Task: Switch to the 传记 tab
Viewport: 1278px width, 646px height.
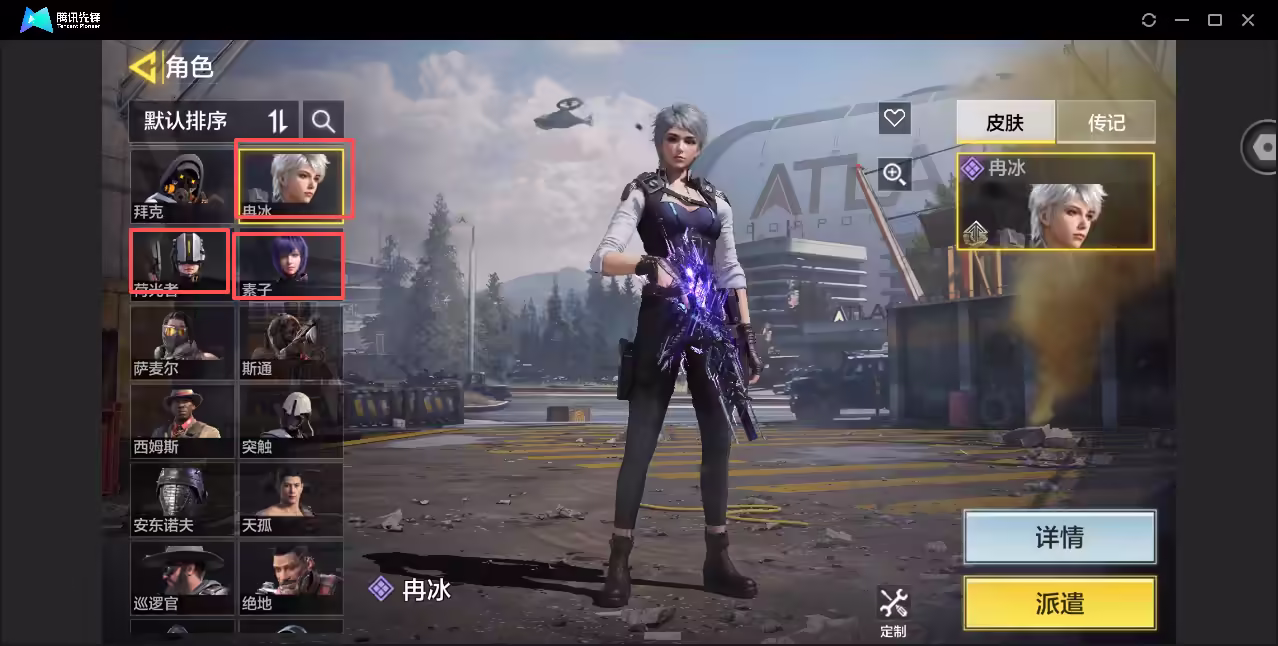Action: (x=1106, y=122)
